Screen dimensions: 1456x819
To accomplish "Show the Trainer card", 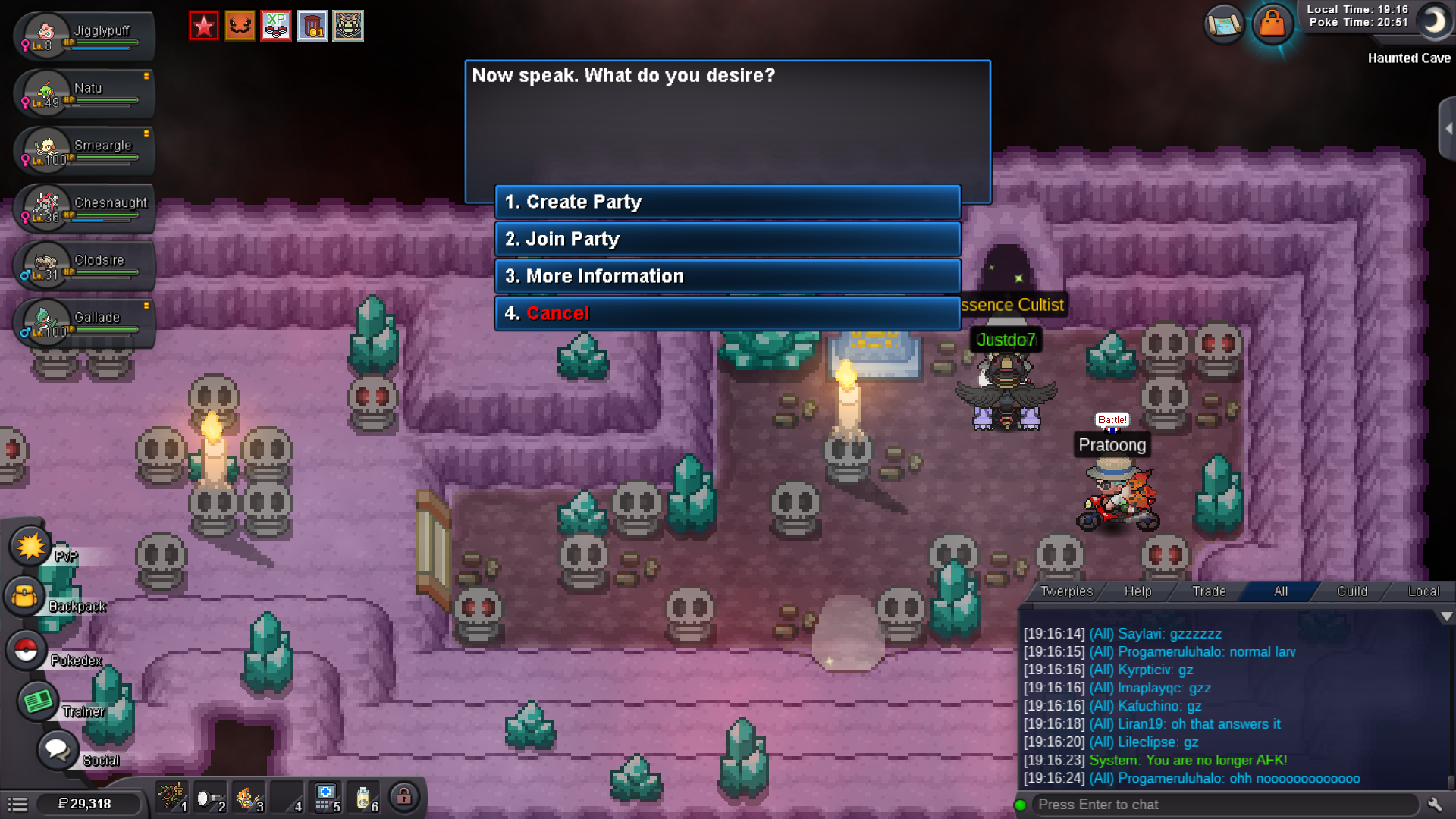I will [x=38, y=701].
